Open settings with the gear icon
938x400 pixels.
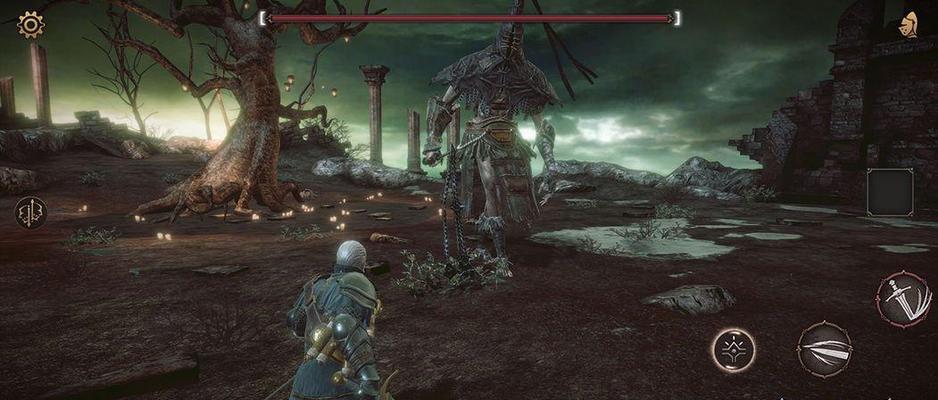pyautogui.click(x=31, y=25)
